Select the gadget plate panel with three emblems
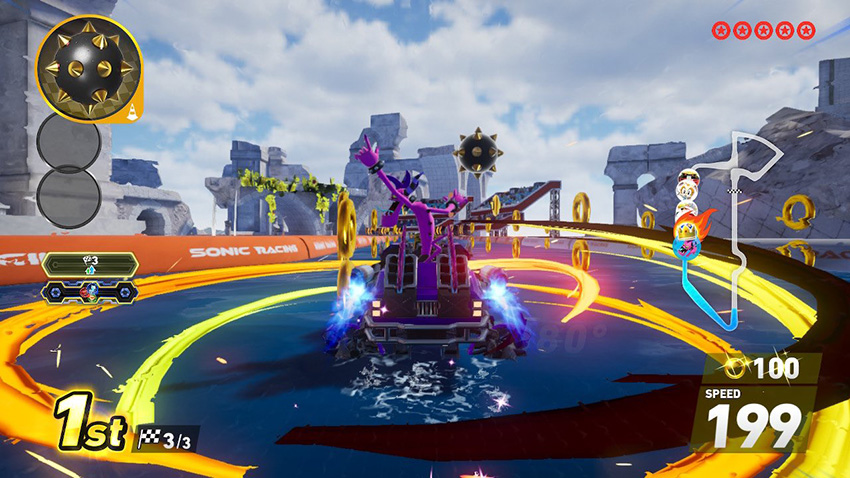The width and height of the screenshot is (850, 478). 90,291
